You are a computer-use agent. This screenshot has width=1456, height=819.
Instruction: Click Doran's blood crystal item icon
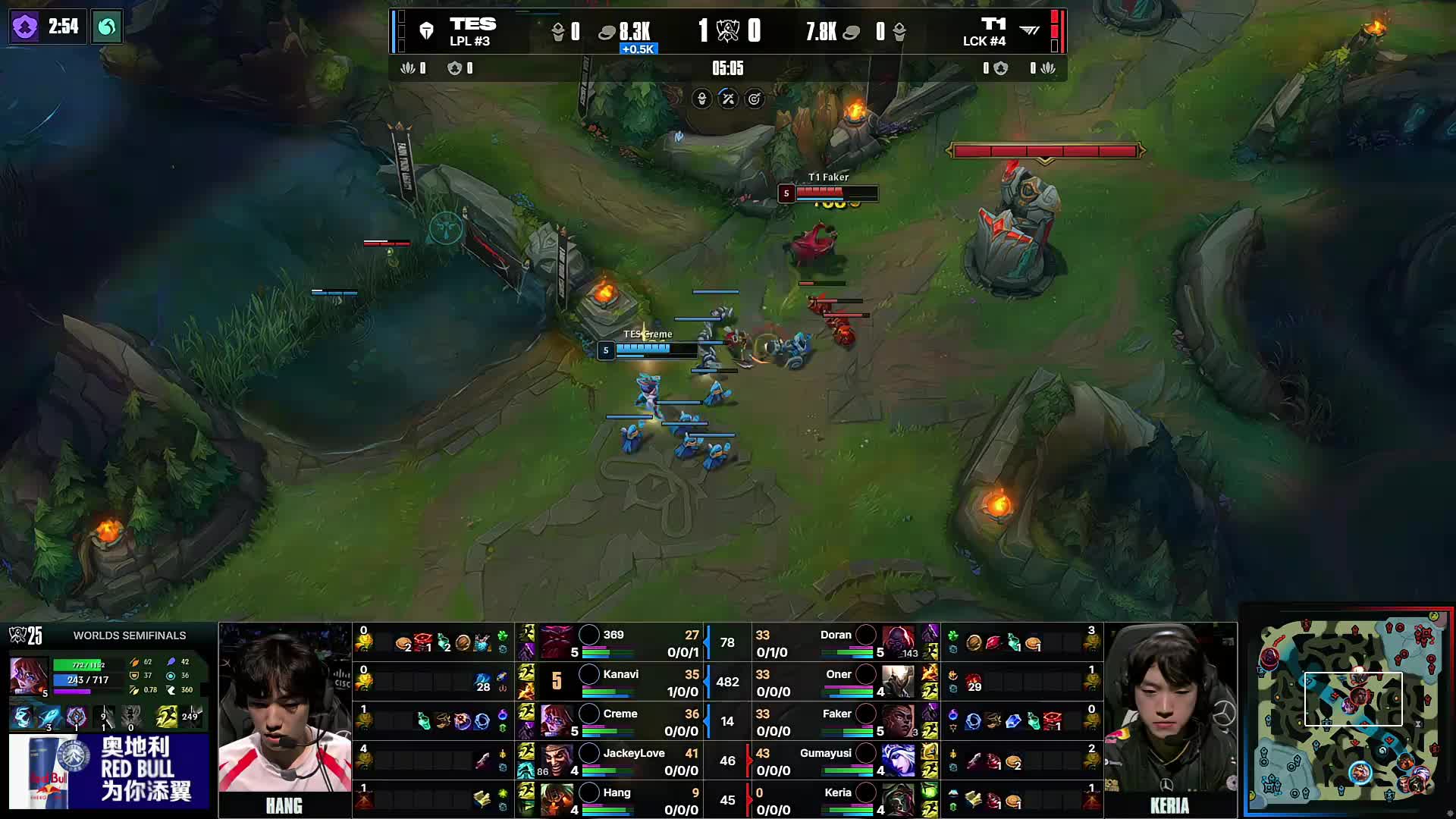click(x=993, y=642)
